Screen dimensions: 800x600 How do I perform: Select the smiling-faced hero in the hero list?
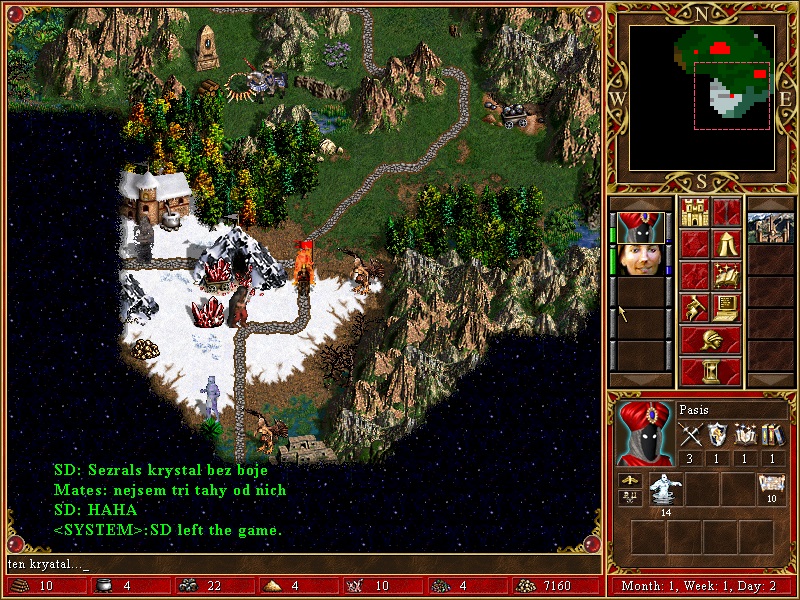tap(639, 260)
